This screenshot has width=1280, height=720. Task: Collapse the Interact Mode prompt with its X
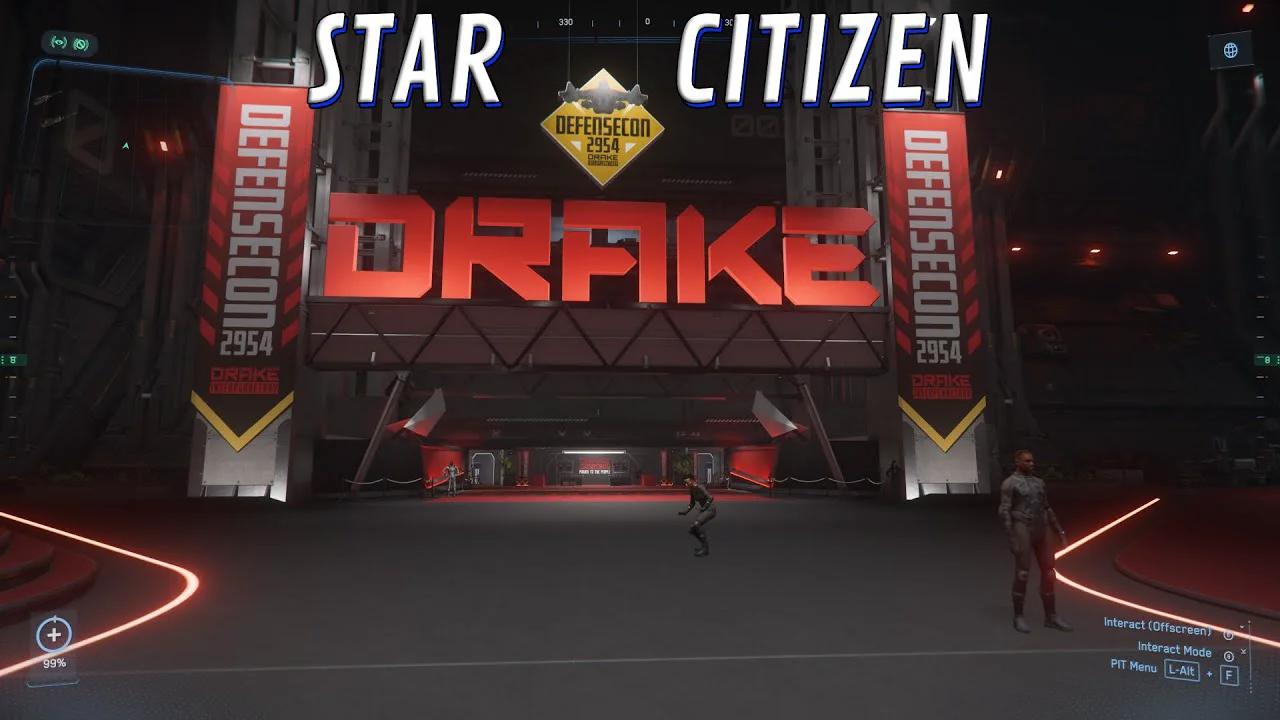tap(1243, 651)
